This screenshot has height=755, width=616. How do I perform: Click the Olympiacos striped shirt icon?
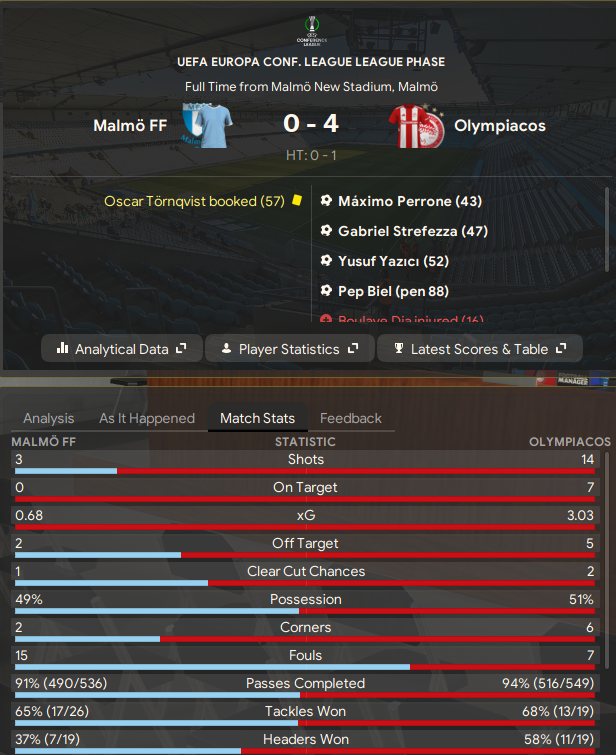pos(416,126)
